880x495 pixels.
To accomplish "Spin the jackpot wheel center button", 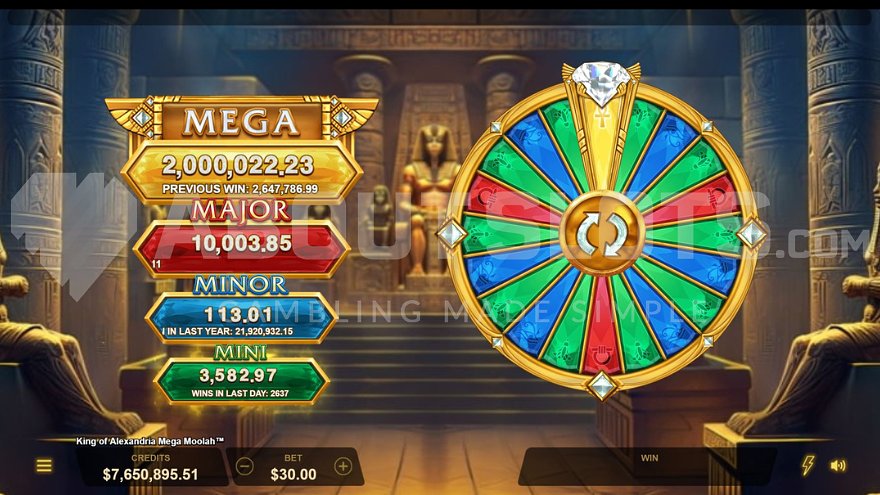I will 601,233.
